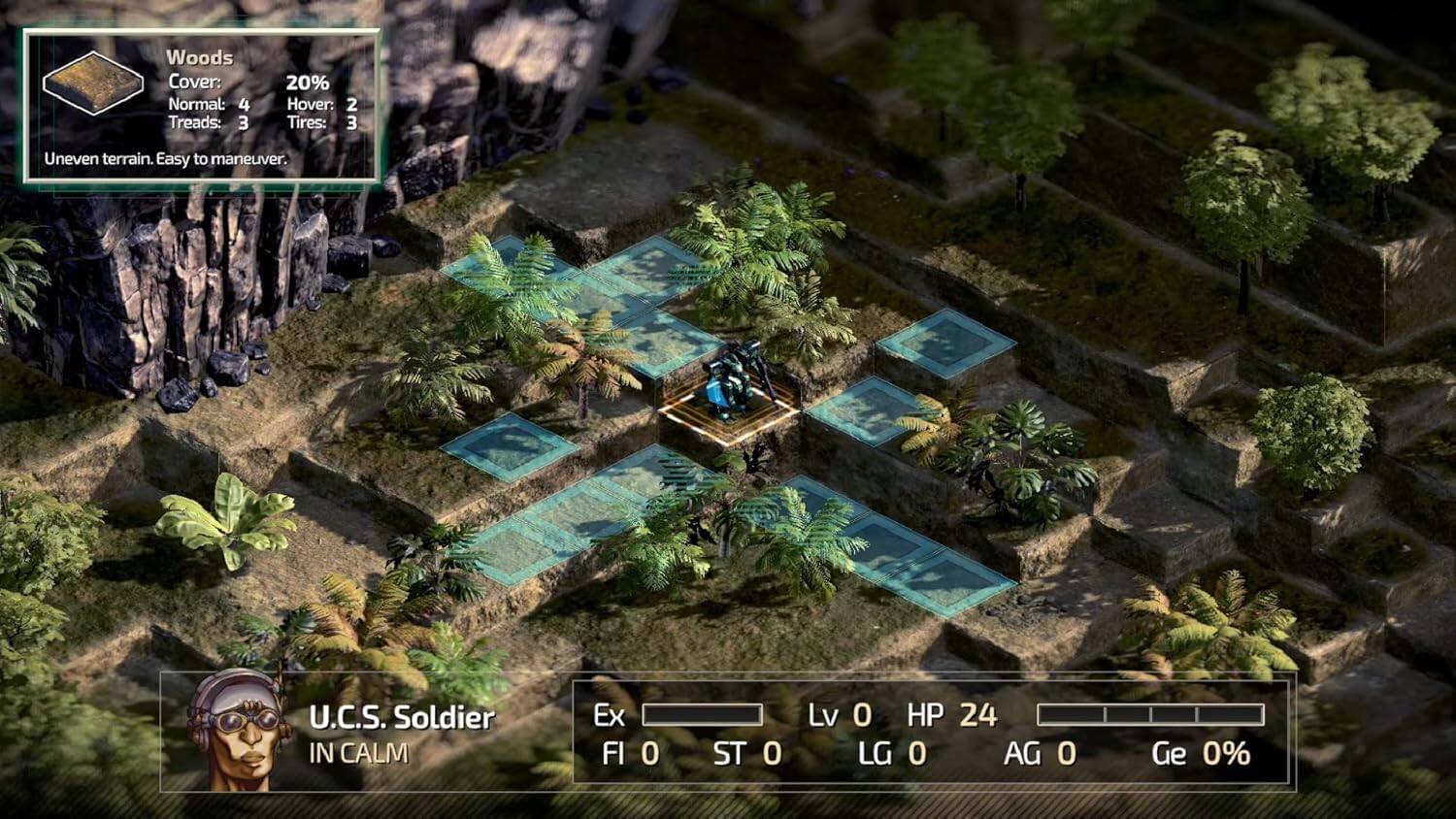Click the Ex experience bar
Viewport: 1456px width, 819px height.
coord(701,714)
